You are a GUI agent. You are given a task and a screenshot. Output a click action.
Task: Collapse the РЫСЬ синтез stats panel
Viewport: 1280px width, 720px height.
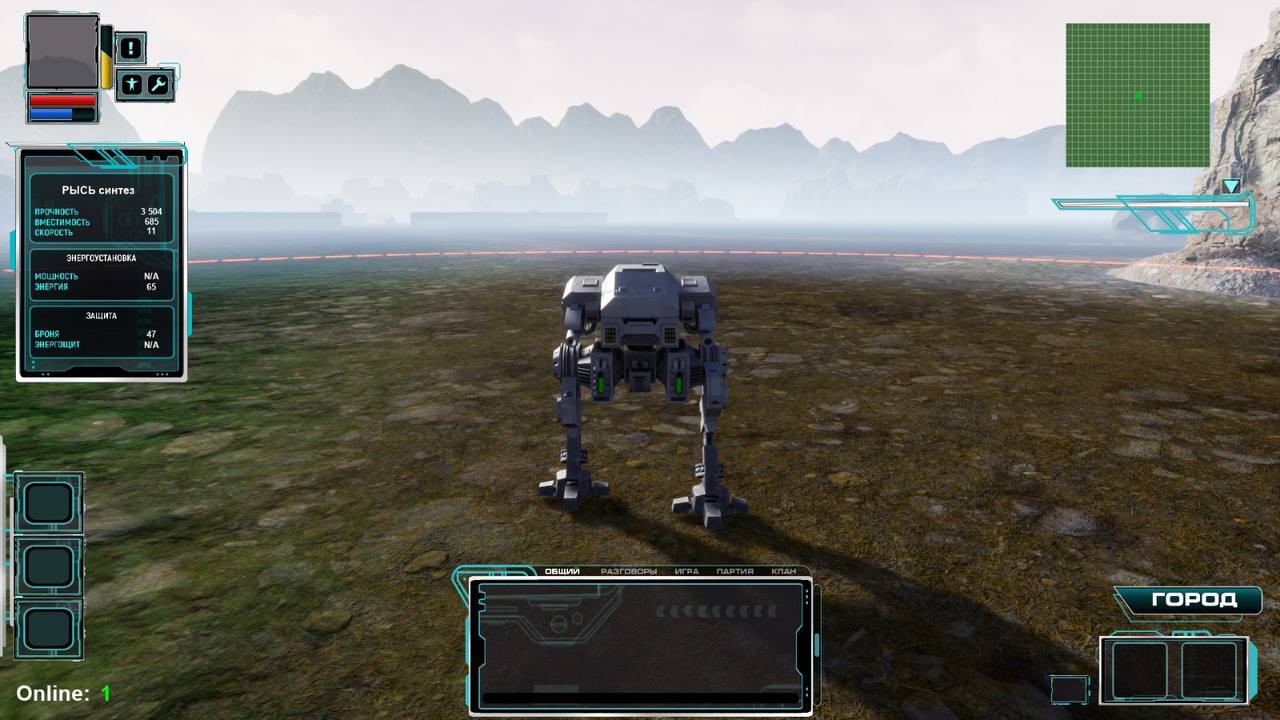(97, 190)
